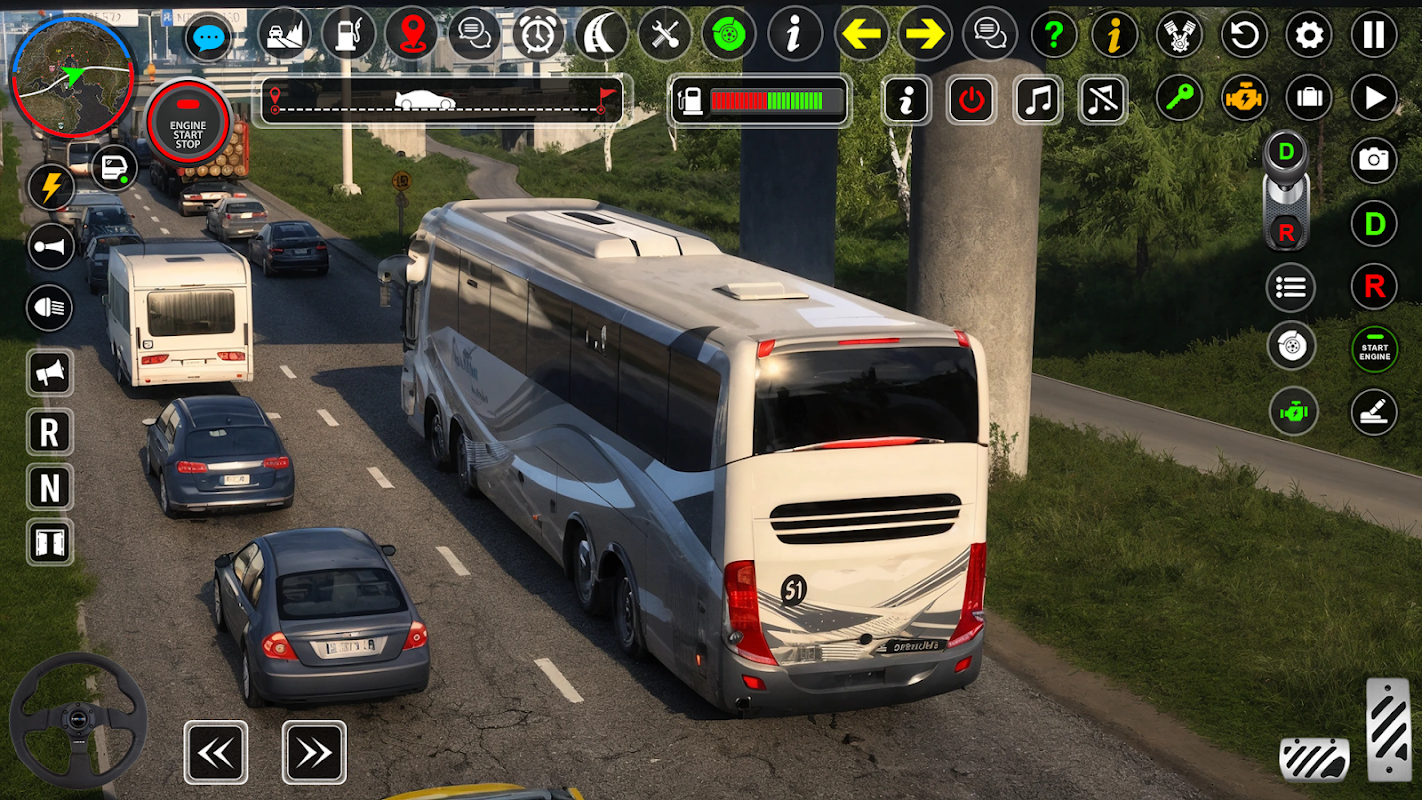Open the green question mark help
The width and height of the screenshot is (1422, 800).
click(x=1053, y=35)
